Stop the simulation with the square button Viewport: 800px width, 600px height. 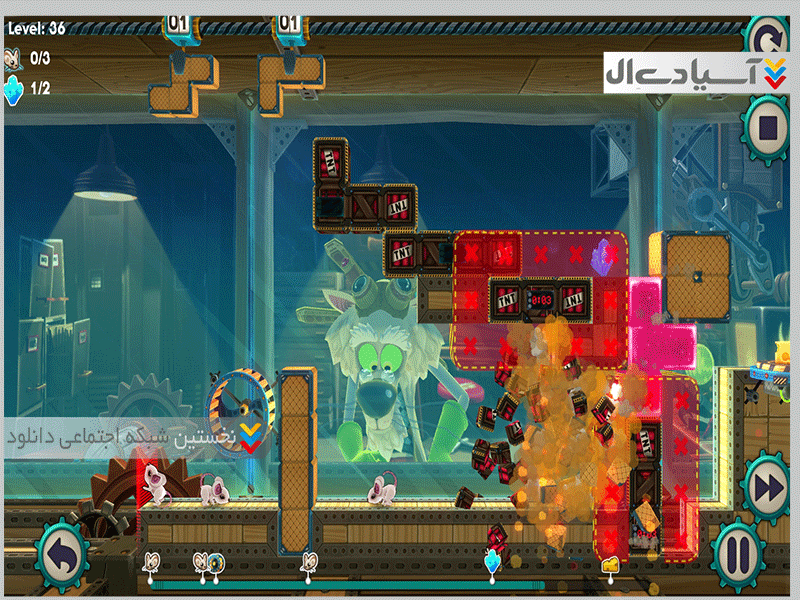(x=769, y=127)
